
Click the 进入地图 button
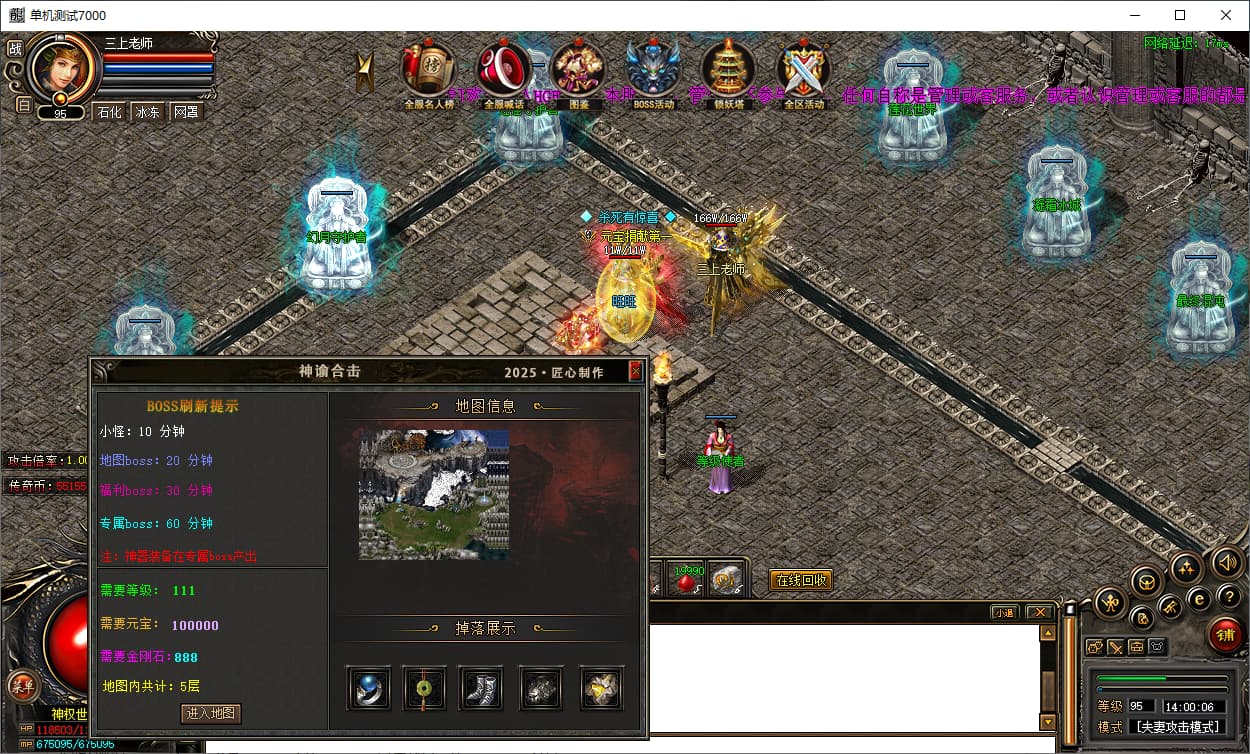(211, 713)
